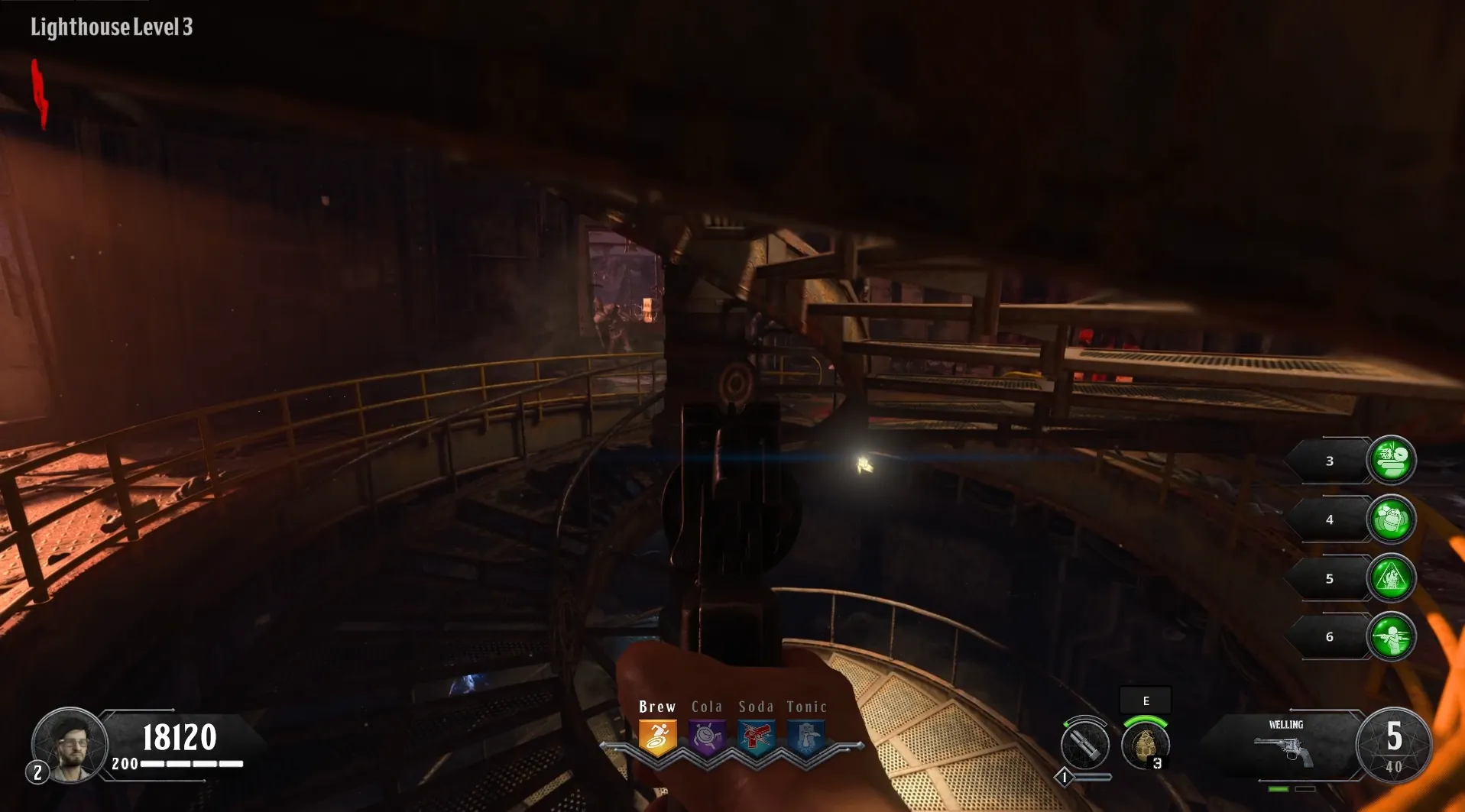This screenshot has height=812, width=1465.
Task: Click the player character portrait
Action: [x=70, y=744]
